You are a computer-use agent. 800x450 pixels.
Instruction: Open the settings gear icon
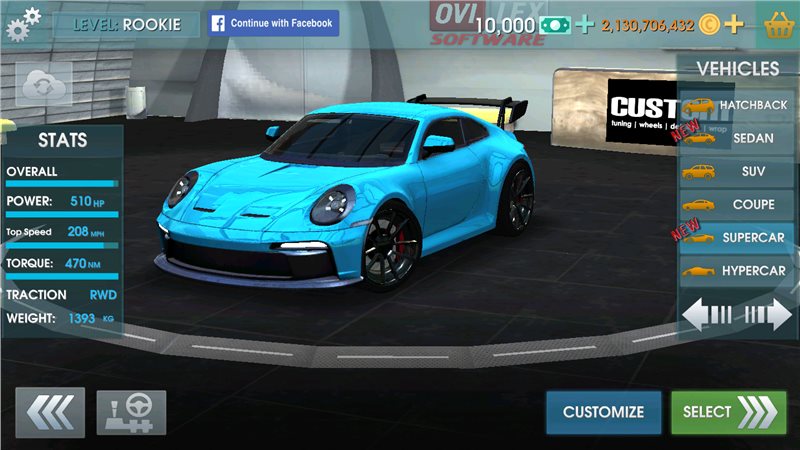pyautogui.click(x=23, y=23)
